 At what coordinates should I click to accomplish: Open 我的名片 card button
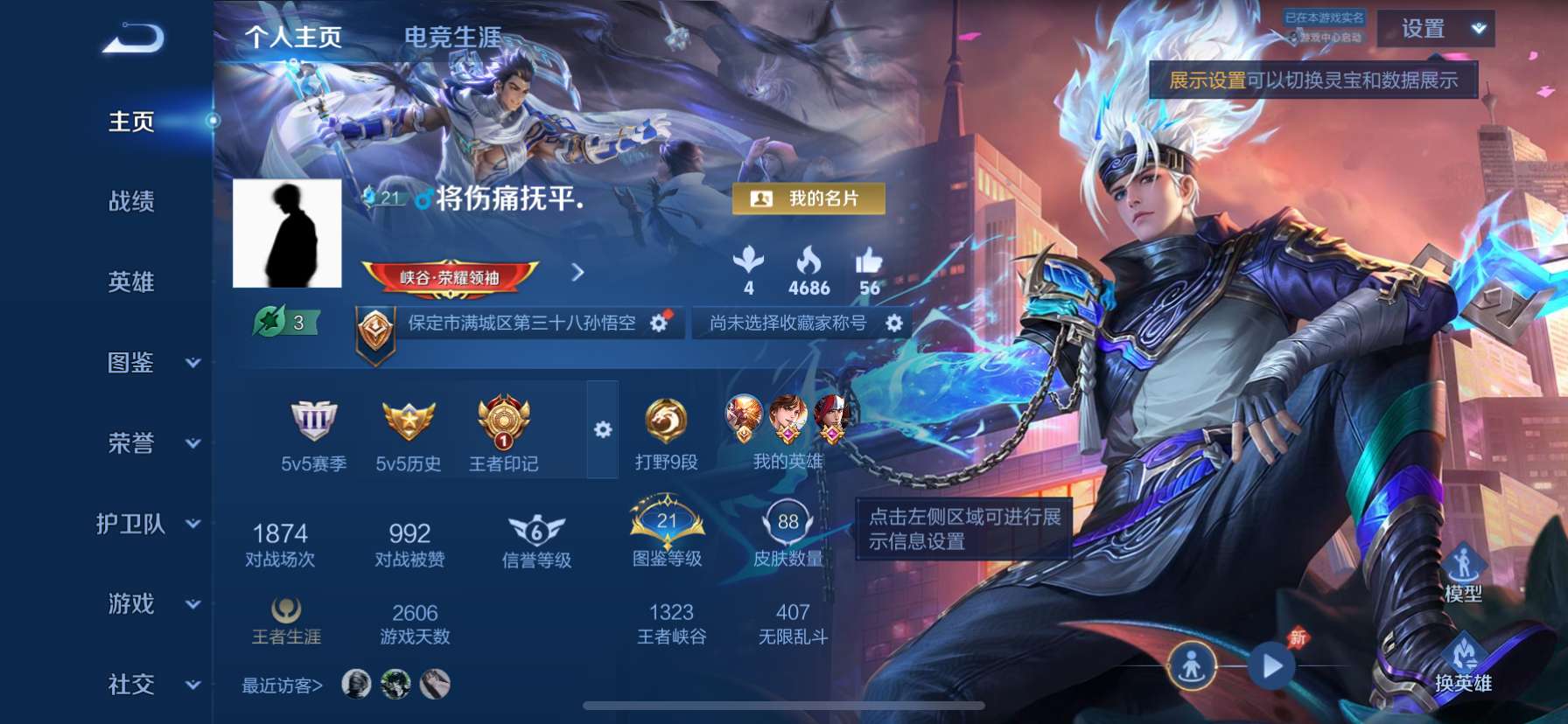coord(810,199)
